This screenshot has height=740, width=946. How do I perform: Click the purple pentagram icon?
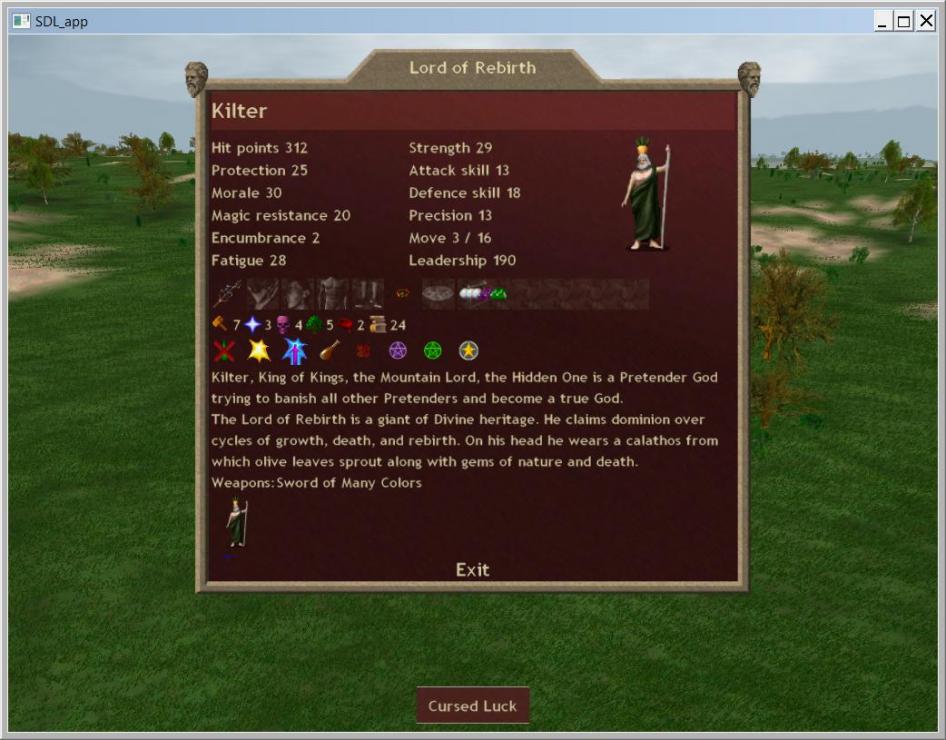(398, 351)
